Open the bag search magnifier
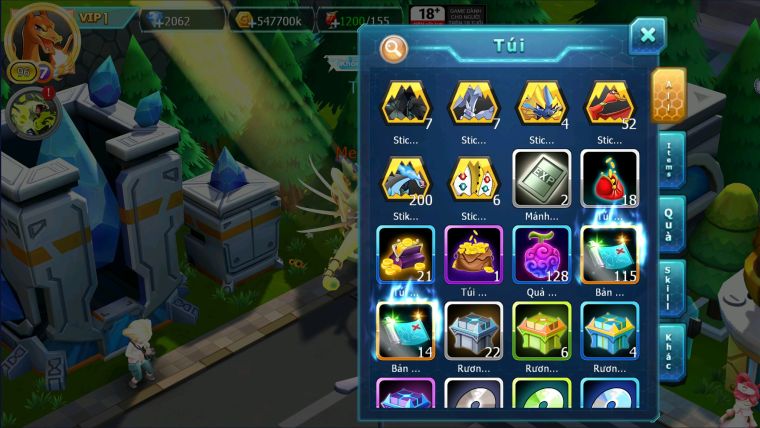The height and width of the screenshot is (428, 760). 394,47
